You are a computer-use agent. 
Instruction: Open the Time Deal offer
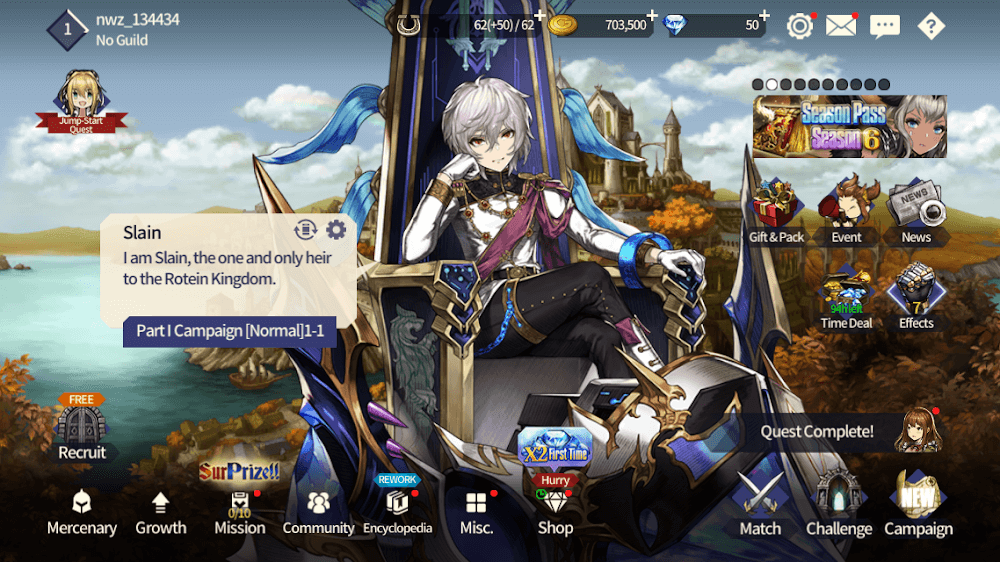(846, 298)
